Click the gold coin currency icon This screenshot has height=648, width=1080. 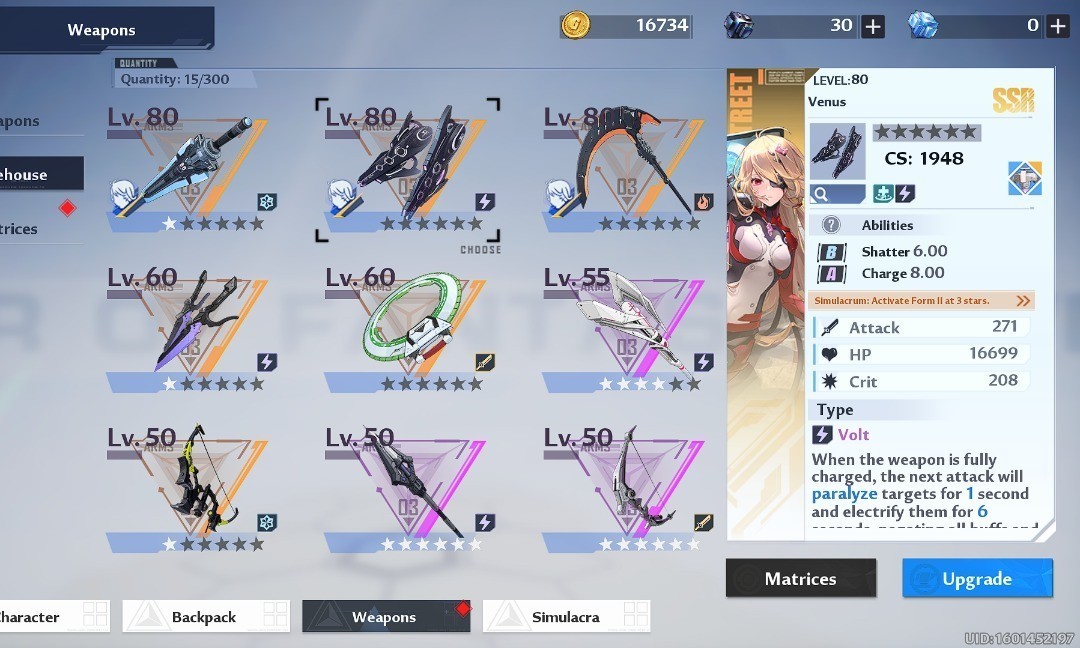pos(574,25)
